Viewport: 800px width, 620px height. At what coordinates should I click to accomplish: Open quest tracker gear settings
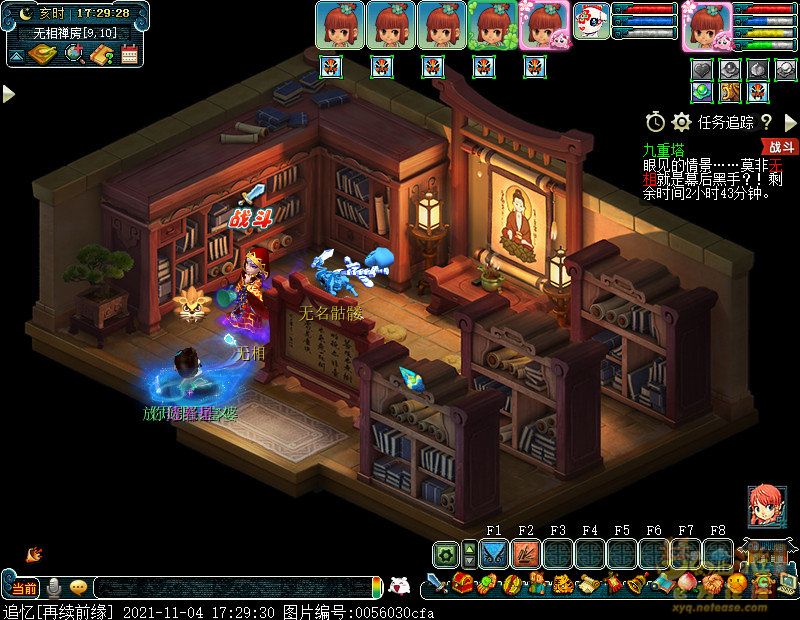click(682, 122)
